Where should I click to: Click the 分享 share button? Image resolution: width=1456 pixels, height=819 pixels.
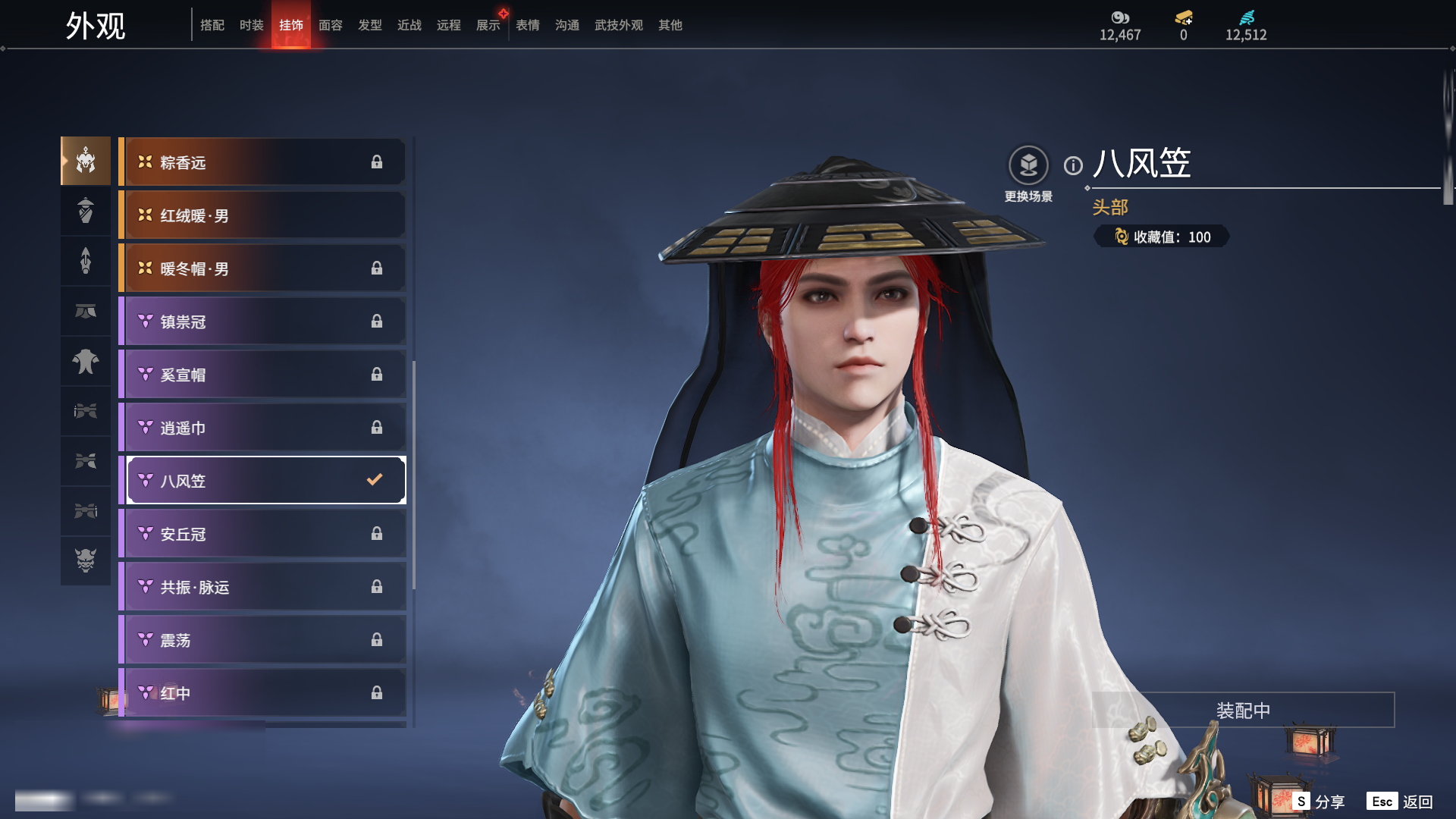1319,802
